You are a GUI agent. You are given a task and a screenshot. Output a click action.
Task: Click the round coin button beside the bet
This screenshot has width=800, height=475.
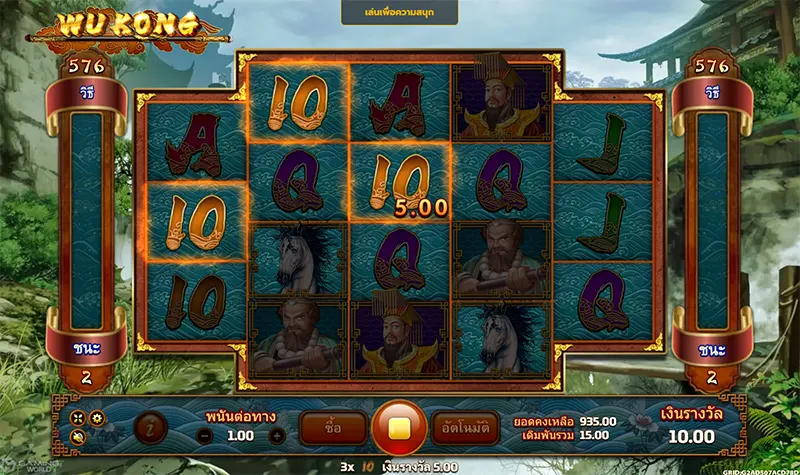150,427
